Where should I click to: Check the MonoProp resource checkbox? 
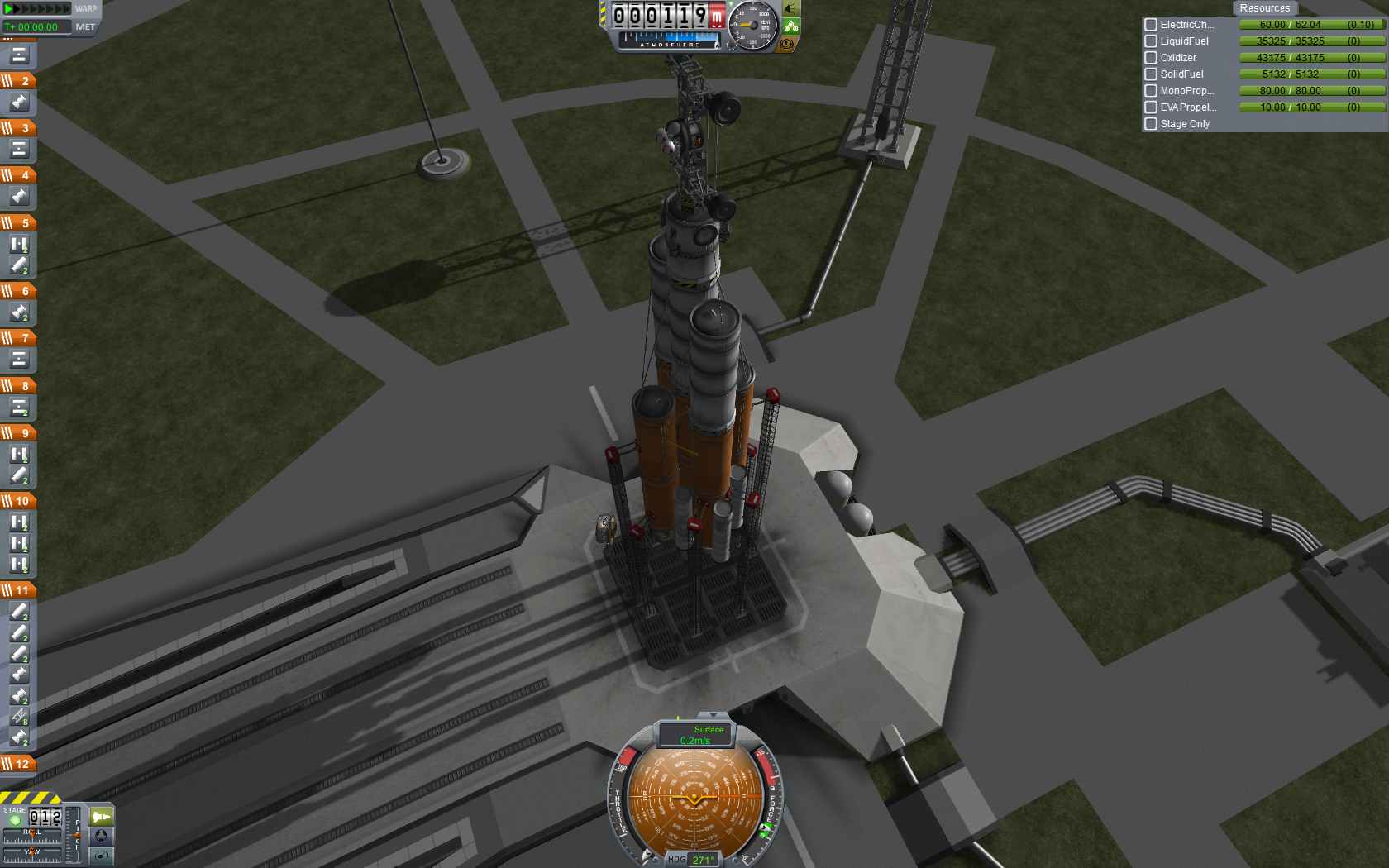(1151, 91)
